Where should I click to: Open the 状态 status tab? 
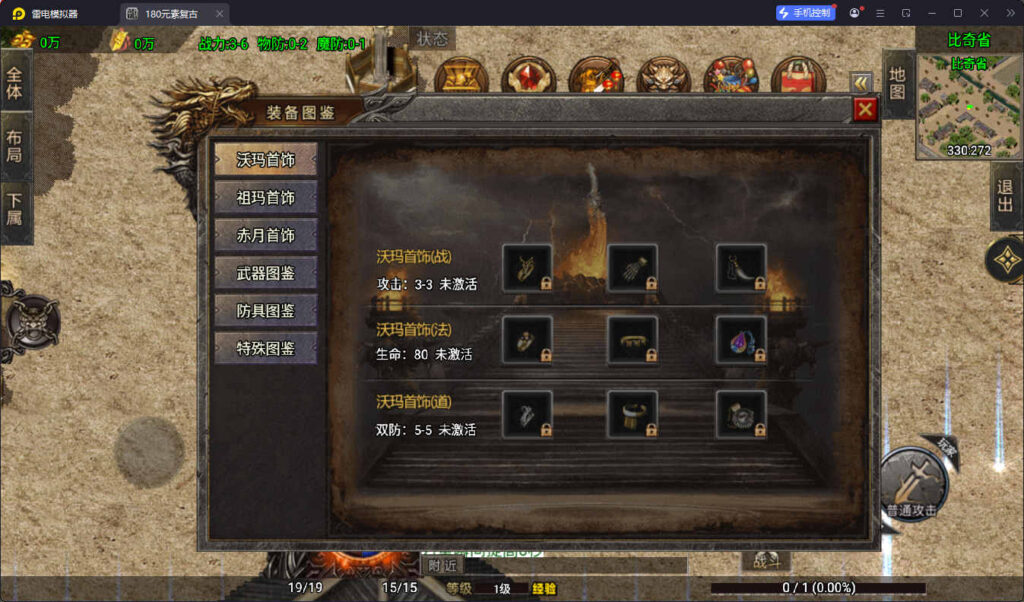click(432, 39)
